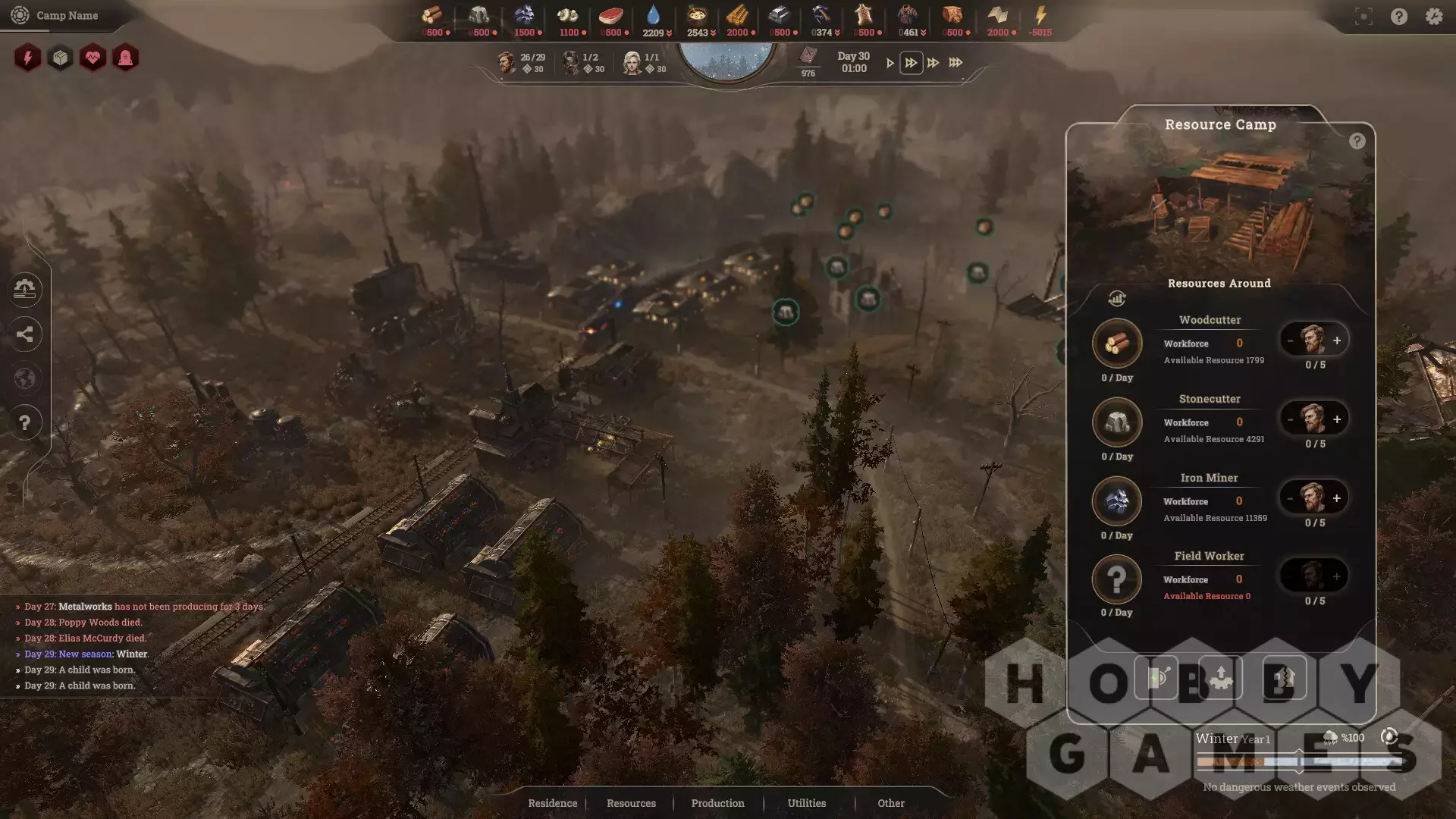Viewport: 1456px width, 819px height.
Task: Add a worker to Stonecutter
Action: coord(1337,419)
